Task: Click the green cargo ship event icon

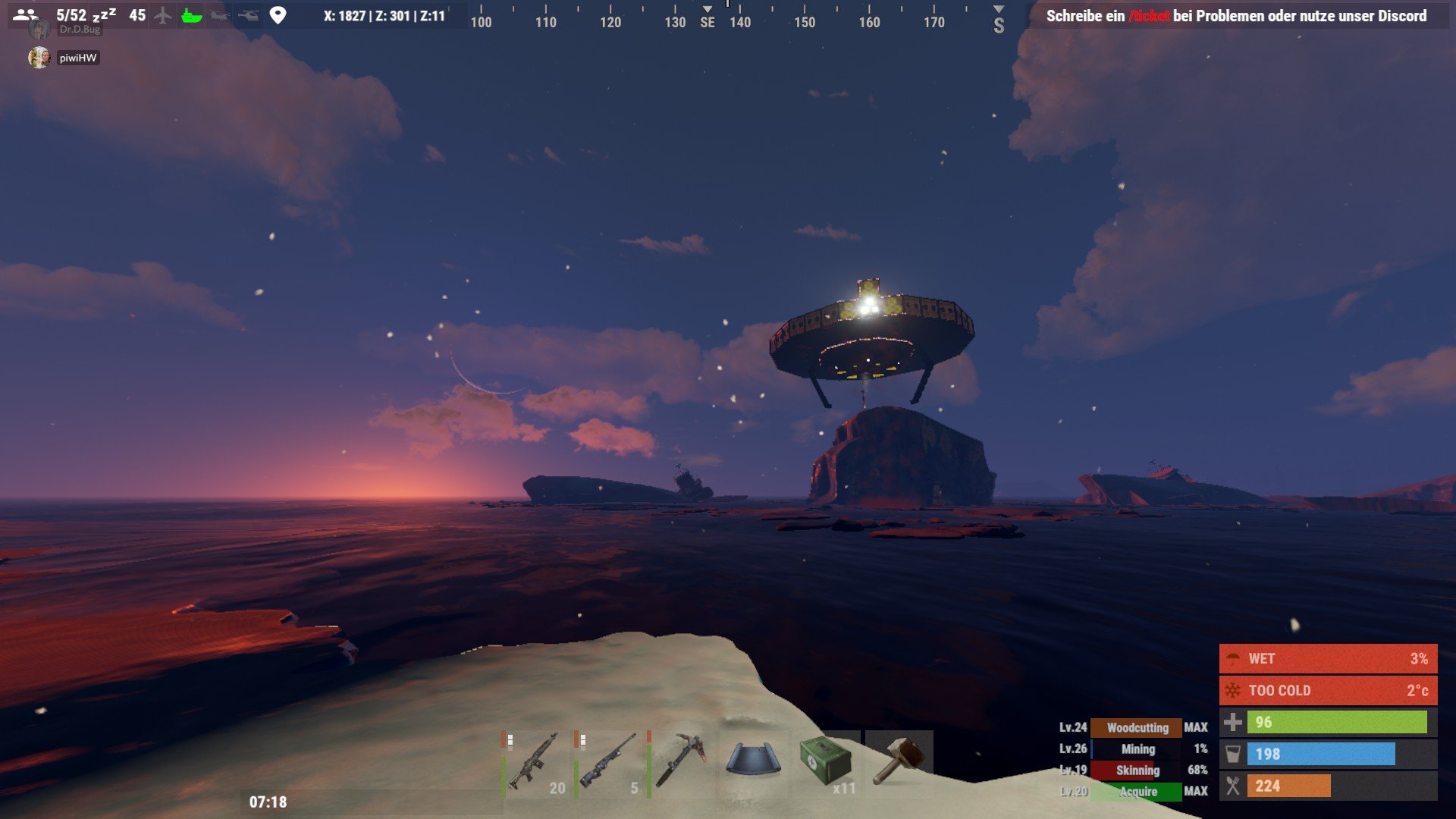Action: (x=192, y=16)
